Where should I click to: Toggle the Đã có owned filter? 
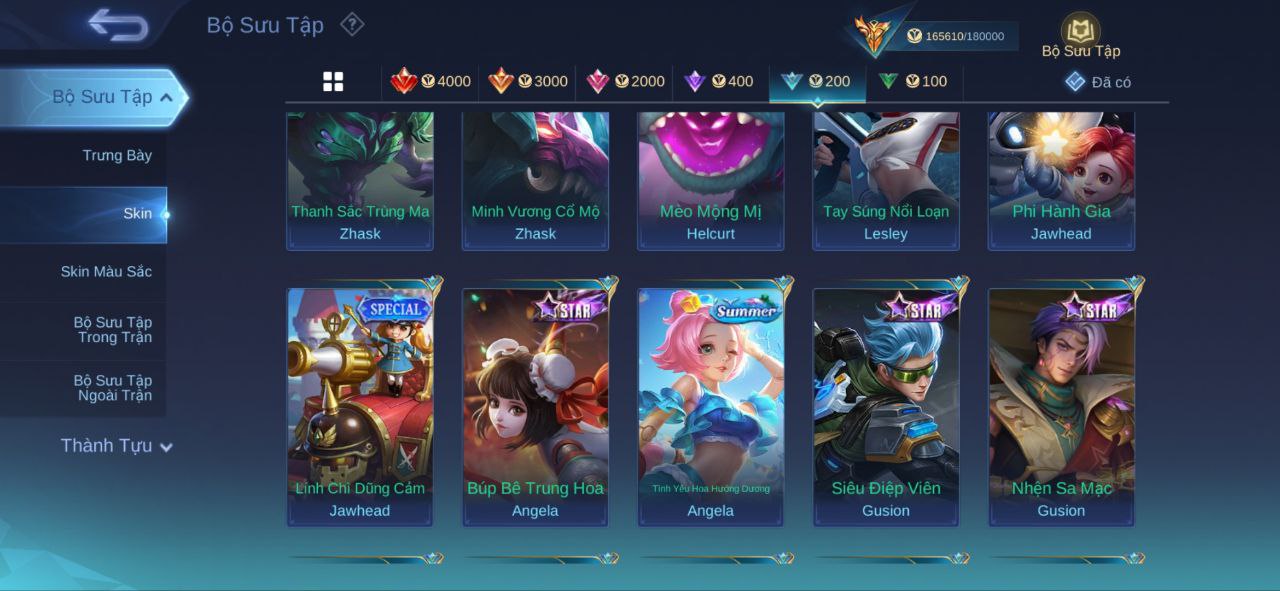[x=1098, y=82]
